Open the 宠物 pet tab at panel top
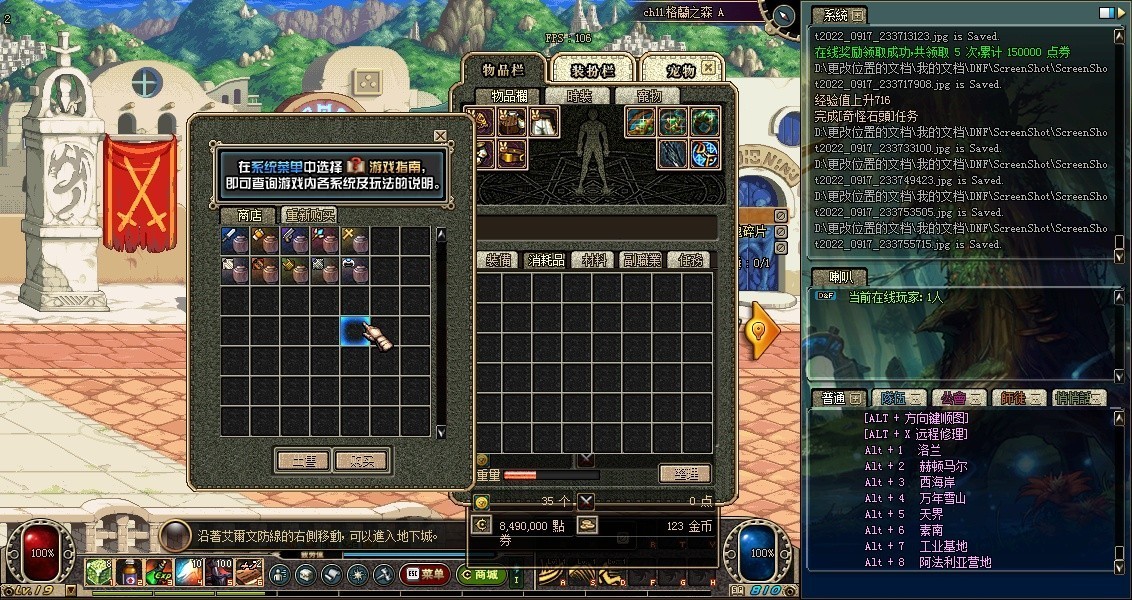The image size is (1132, 600). (681, 70)
